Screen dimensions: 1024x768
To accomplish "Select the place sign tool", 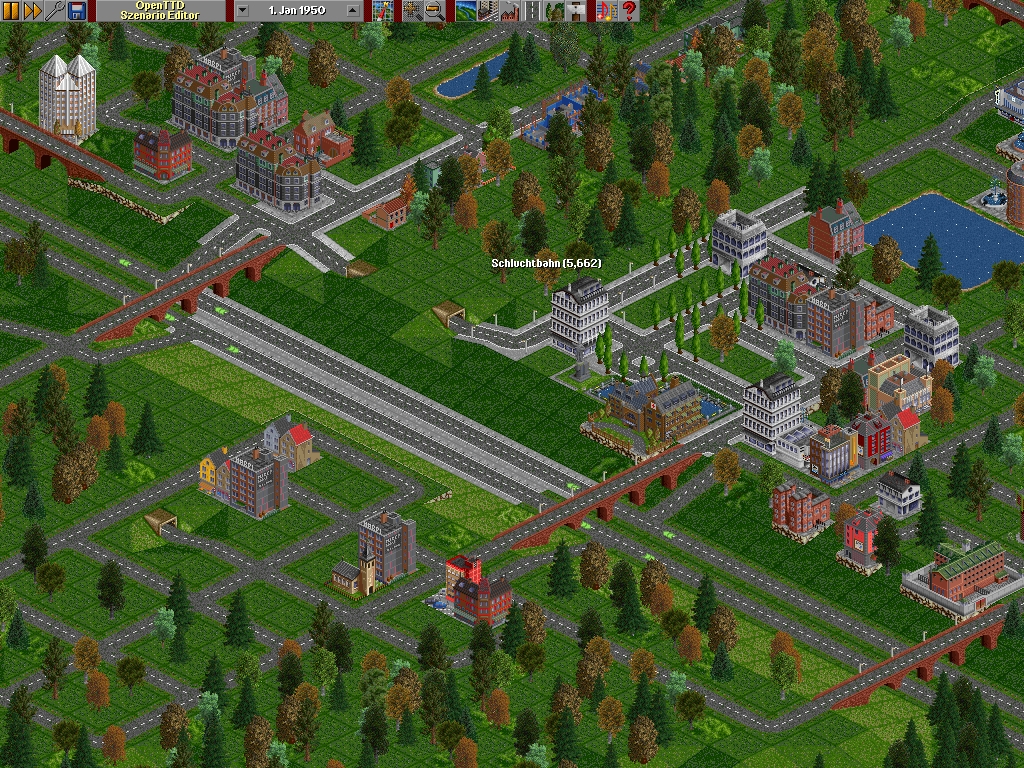I will [x=576, y=11].
